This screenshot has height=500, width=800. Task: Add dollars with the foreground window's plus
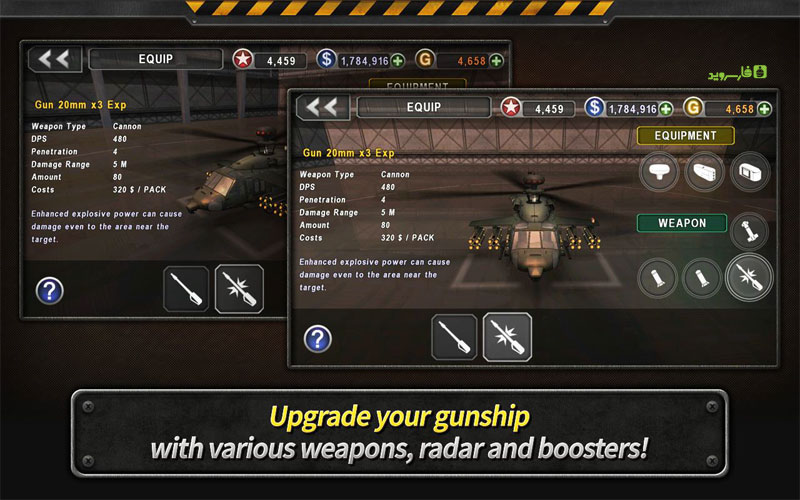click(666, 109)
